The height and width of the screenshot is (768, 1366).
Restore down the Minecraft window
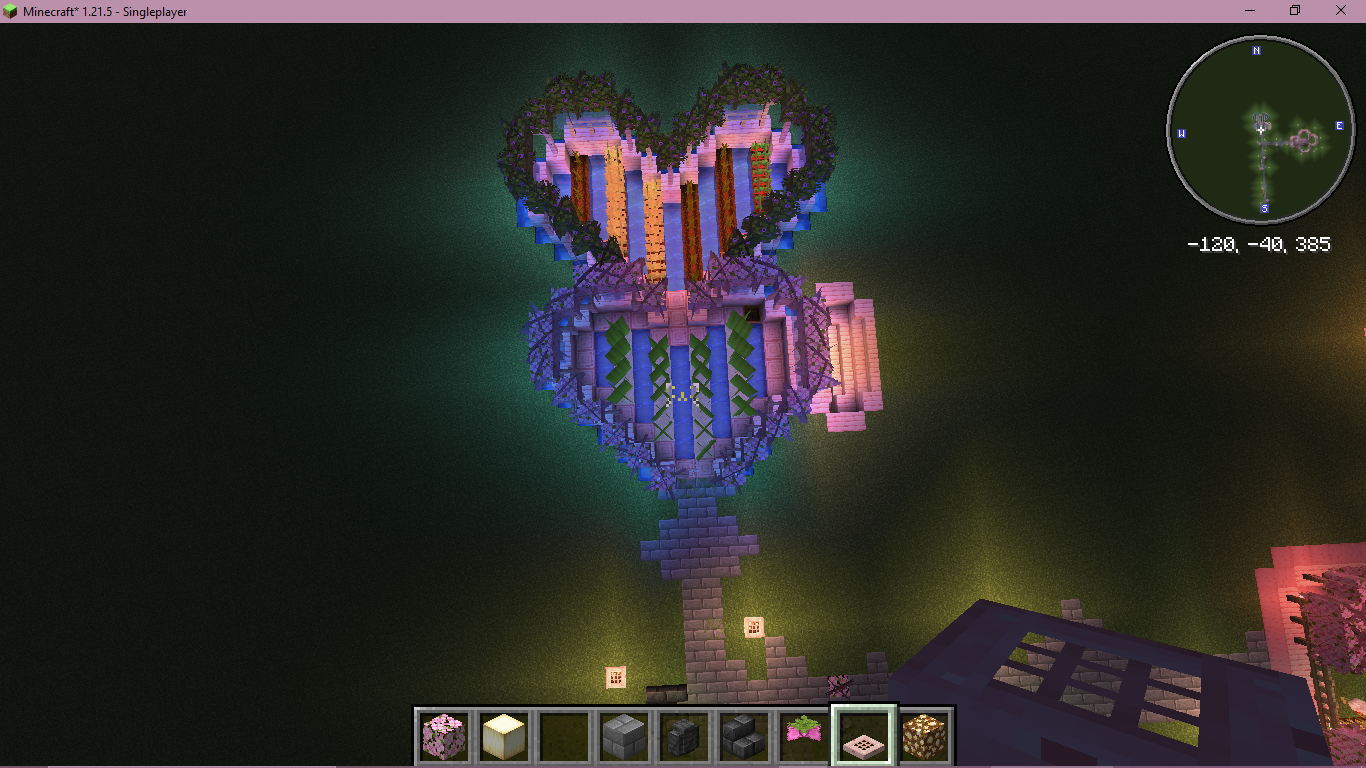pyautogui.click(x=1295, y=11)
